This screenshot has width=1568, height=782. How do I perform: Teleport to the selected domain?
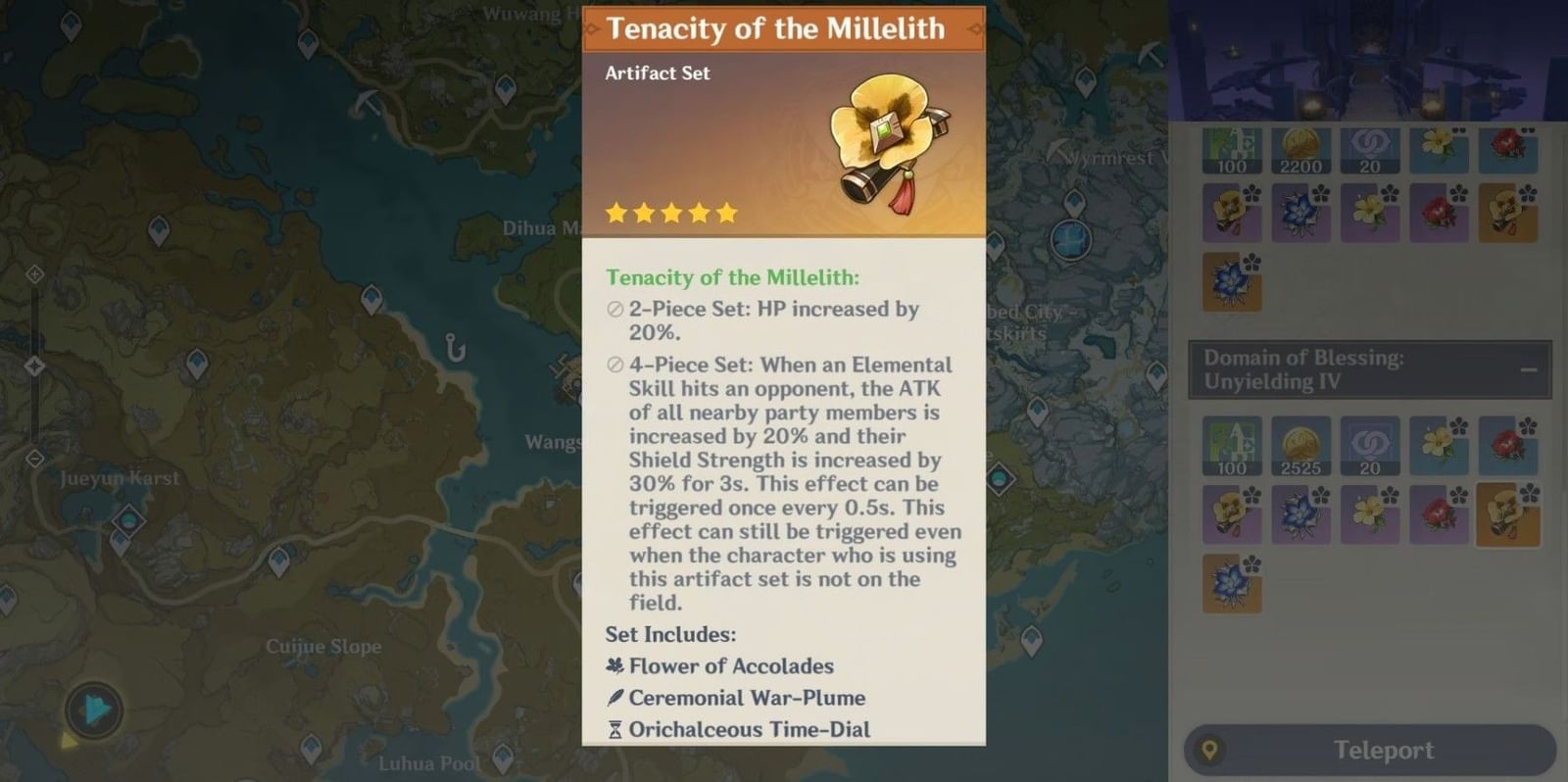pos(1370,751)
